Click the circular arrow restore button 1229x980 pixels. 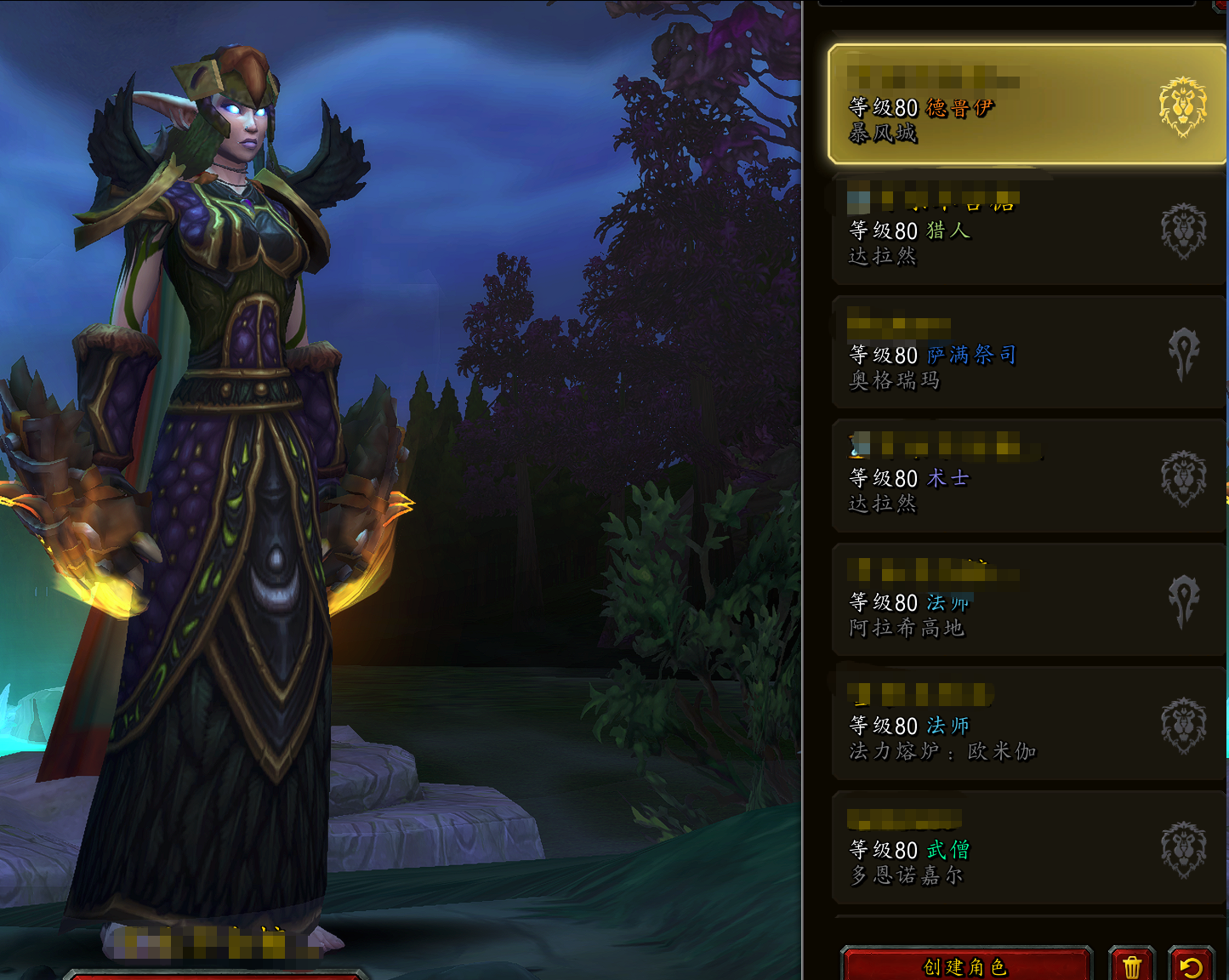coord(1191,966)
